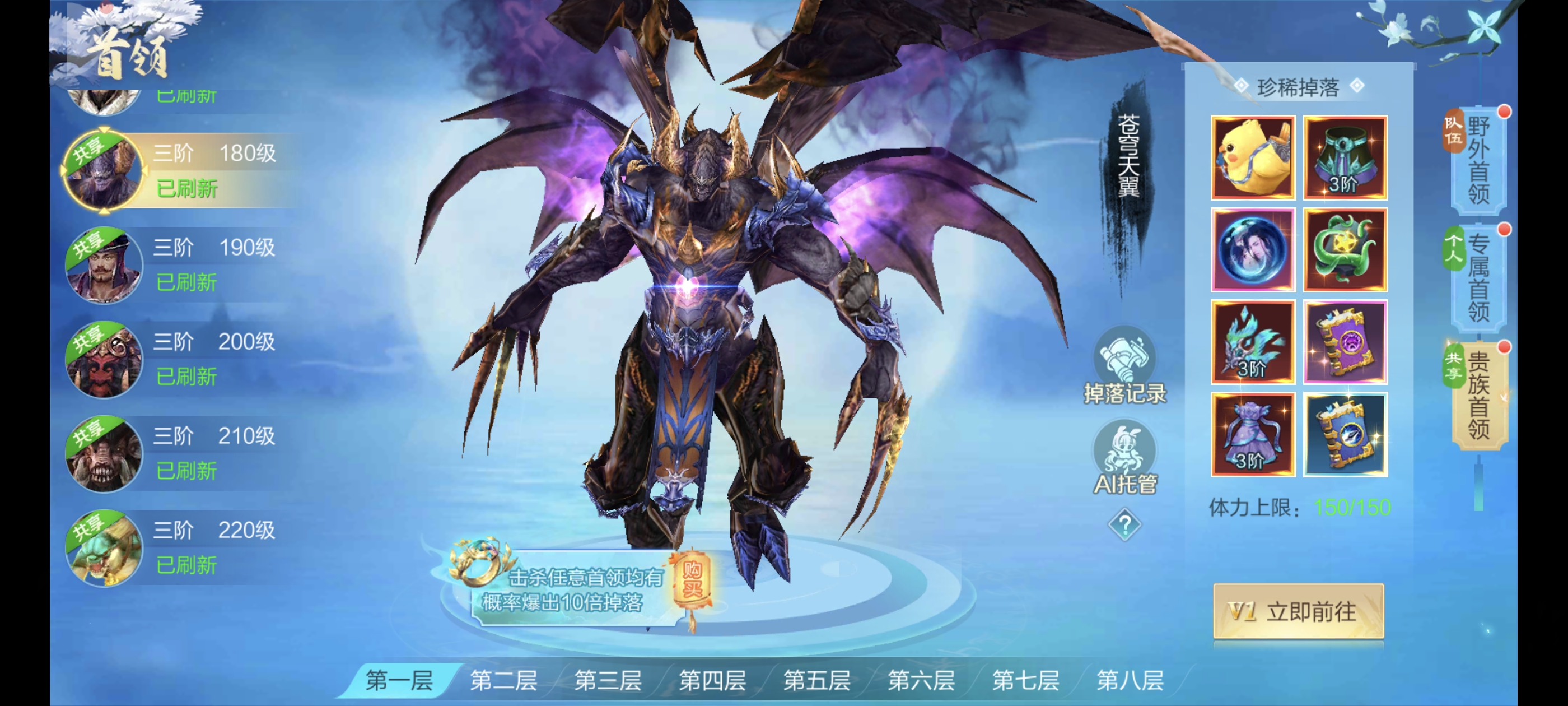Choose the level 190 boss in list

[x=183, y=264]
